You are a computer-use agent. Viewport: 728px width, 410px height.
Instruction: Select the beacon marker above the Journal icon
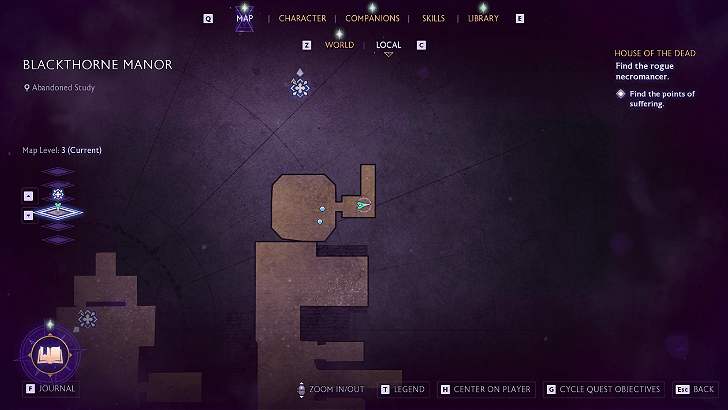(87, 318)
